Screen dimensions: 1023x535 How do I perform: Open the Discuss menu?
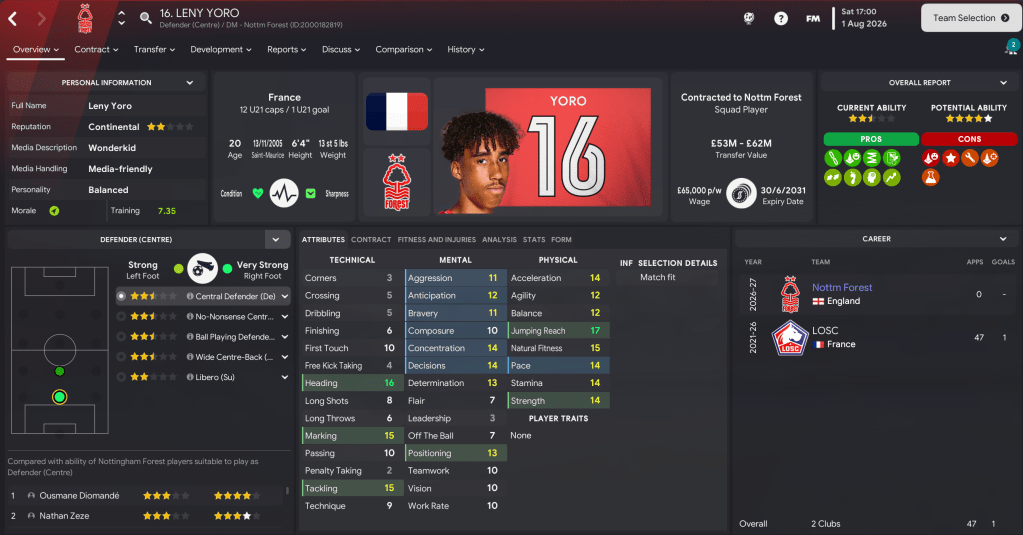(341, 49)
